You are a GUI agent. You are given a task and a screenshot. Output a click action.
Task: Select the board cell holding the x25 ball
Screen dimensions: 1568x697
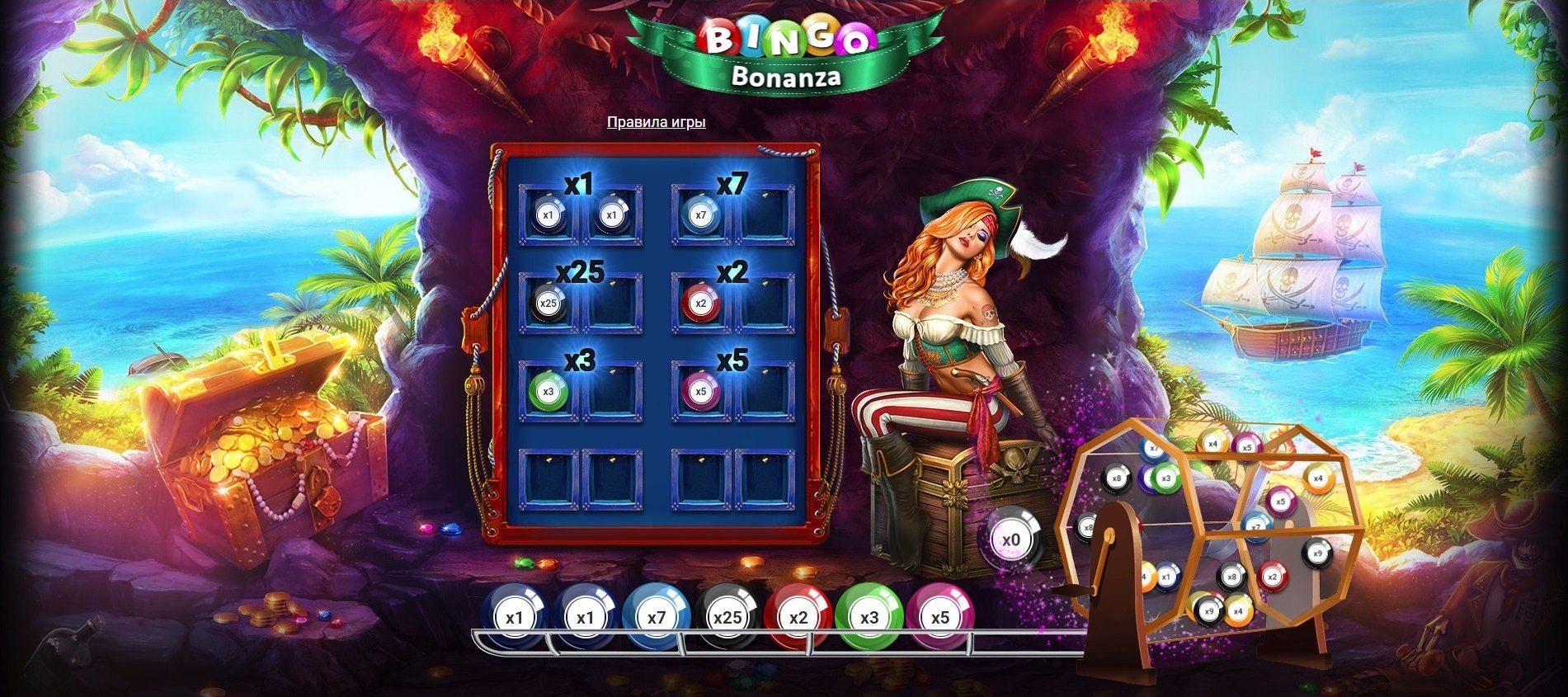tap(549, 304)
